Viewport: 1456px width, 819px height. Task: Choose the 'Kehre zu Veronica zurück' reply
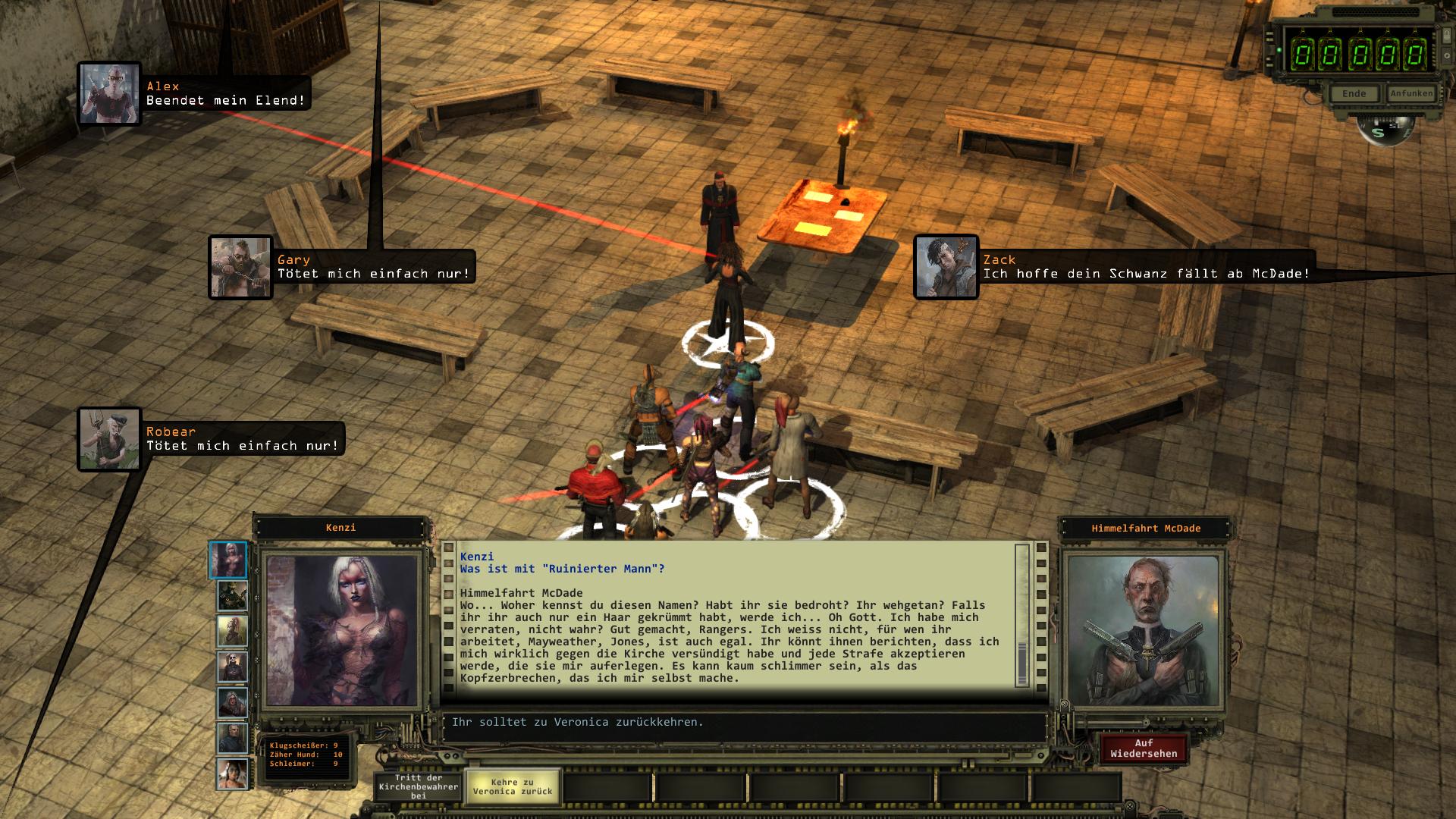coord(513,787)
